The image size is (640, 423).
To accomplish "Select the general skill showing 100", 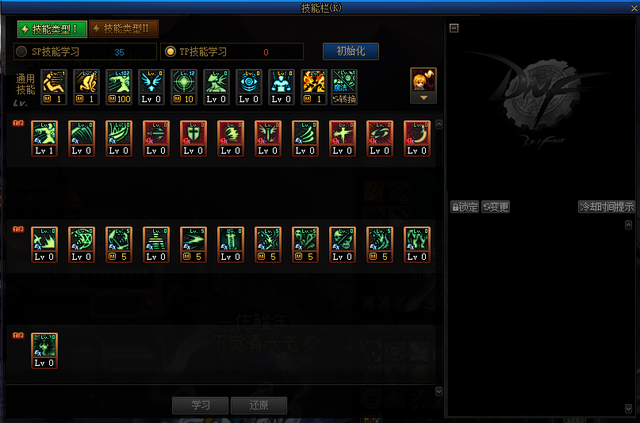I will 119,86.
